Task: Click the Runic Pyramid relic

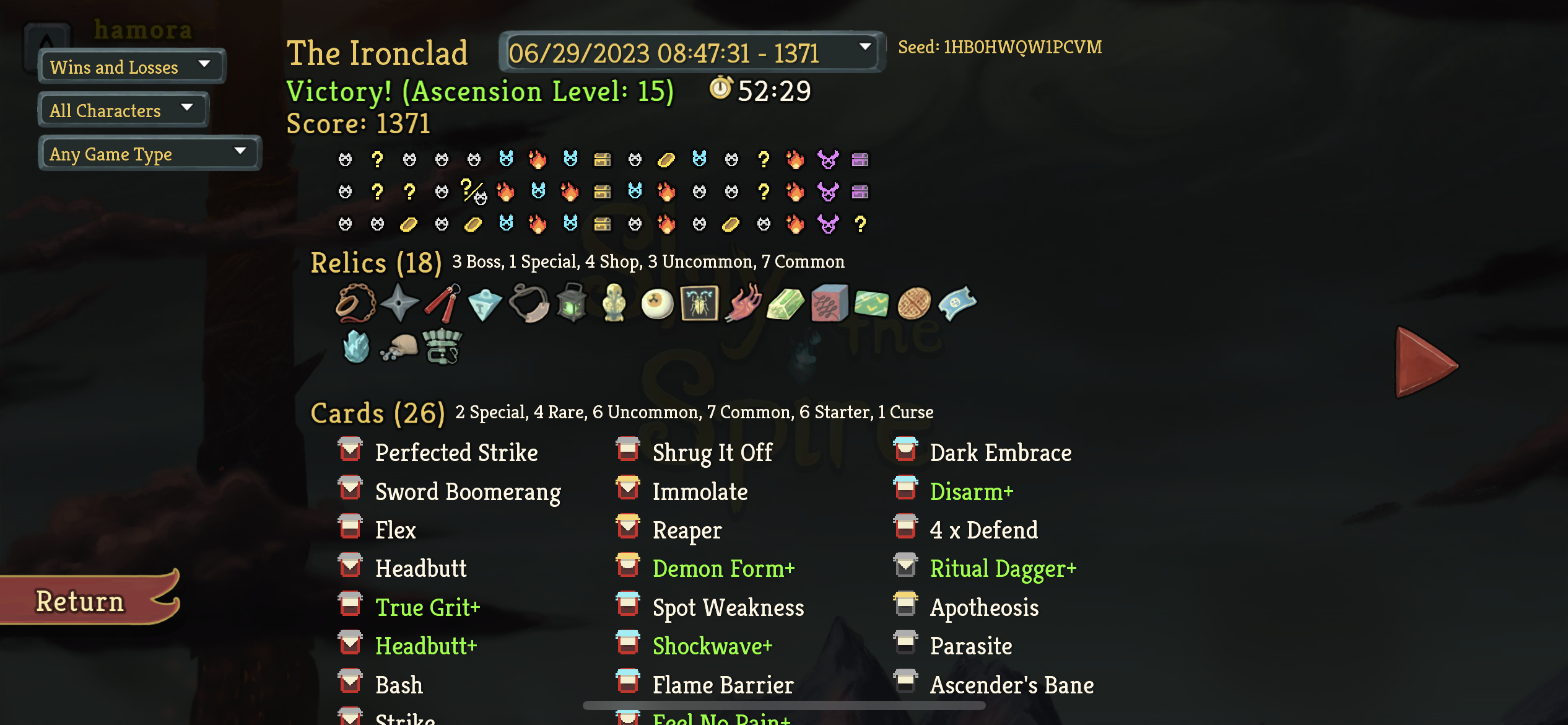Action: coord(485,304)
